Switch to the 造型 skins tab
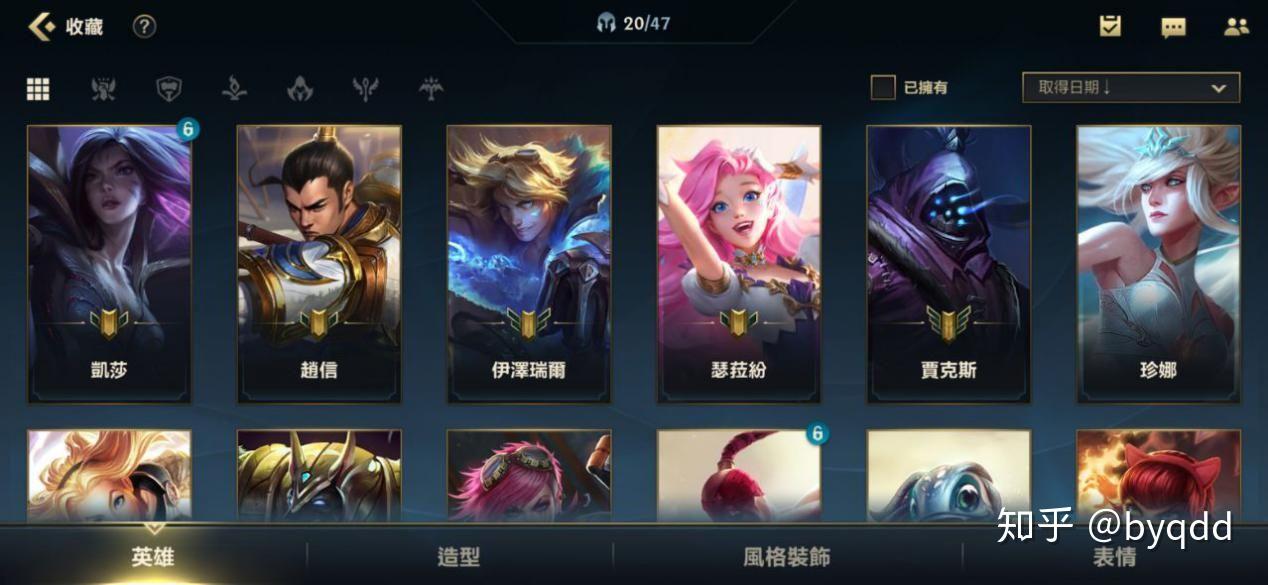 click(x=459, y=557)
